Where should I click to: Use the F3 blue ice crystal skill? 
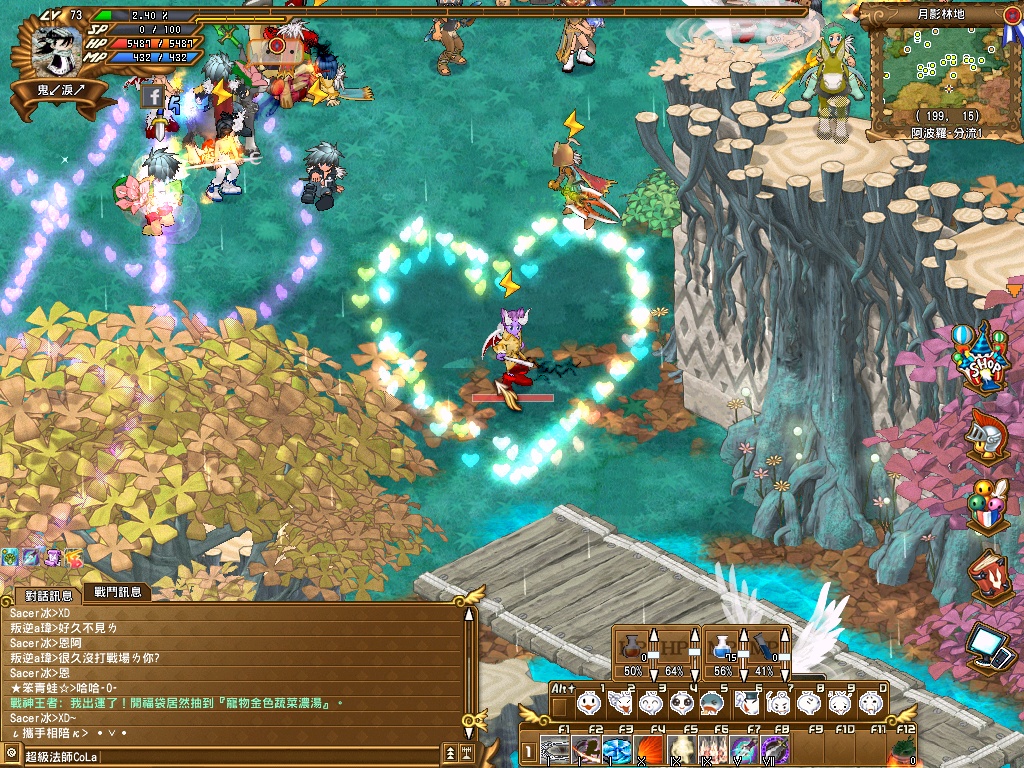tap(618, 750)
